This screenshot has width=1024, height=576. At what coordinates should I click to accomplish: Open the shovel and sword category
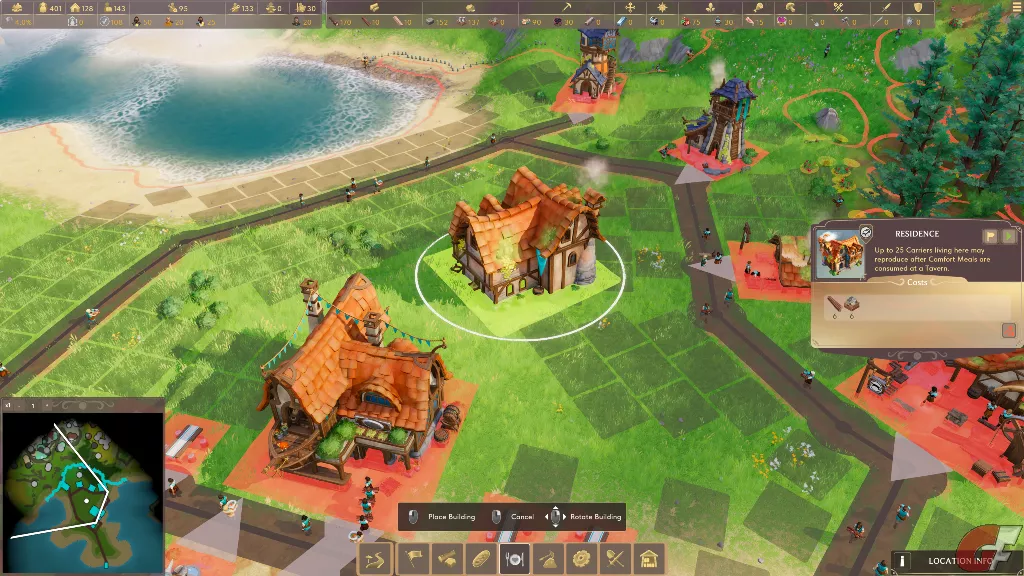(616, 558)
